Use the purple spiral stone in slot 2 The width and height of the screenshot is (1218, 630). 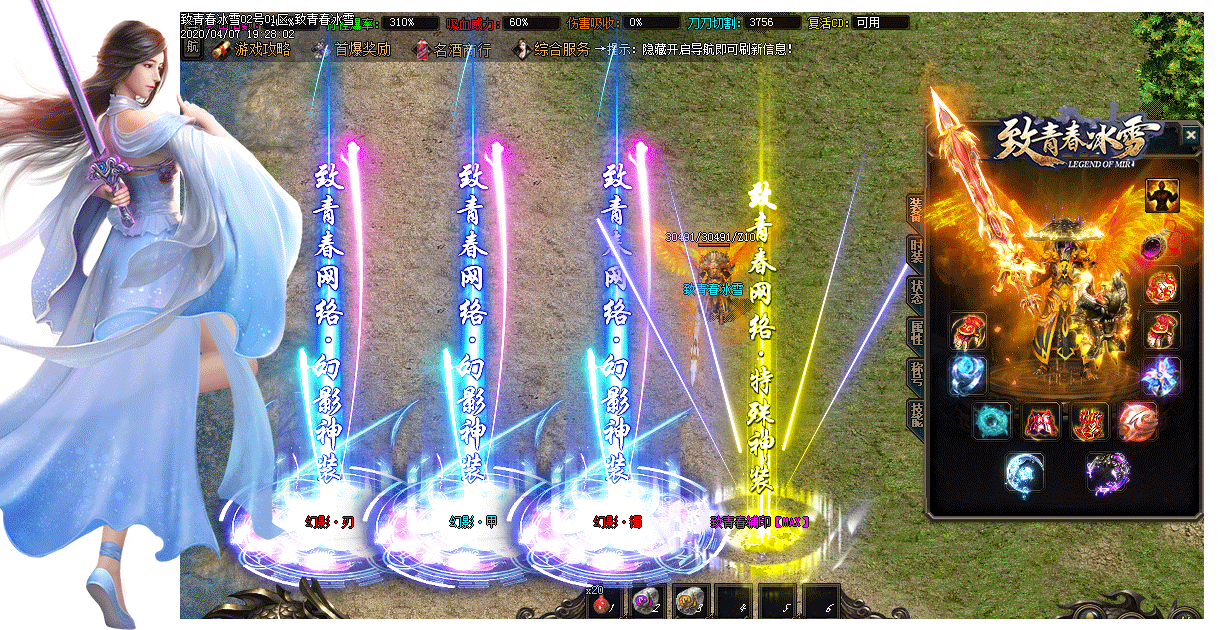coord(648,602)
